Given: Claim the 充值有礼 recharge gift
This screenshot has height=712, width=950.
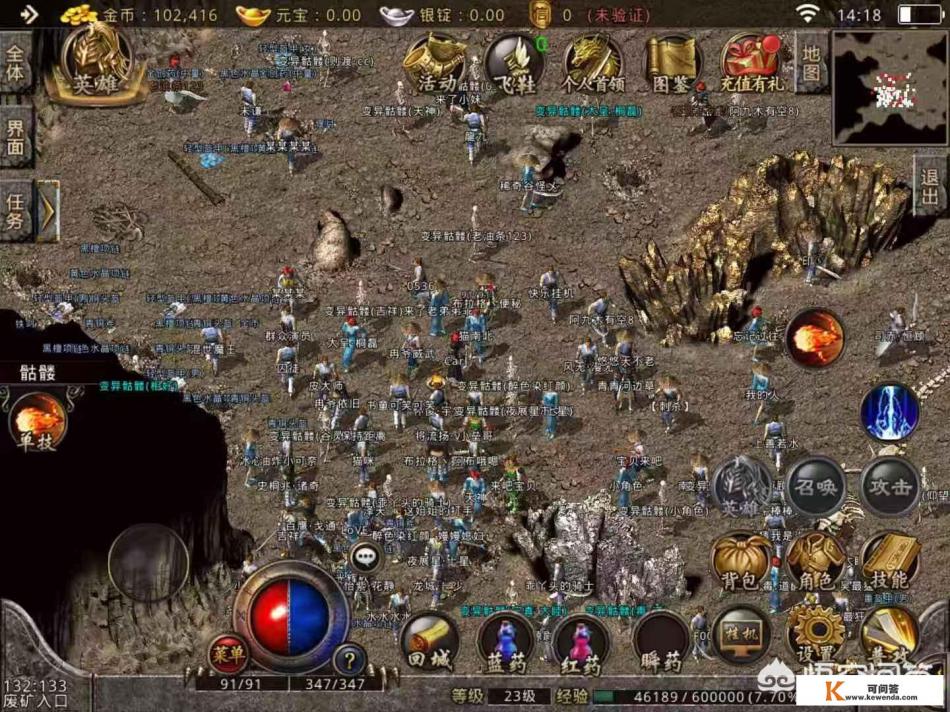Looking at the screenshot, I should (752, 63).
